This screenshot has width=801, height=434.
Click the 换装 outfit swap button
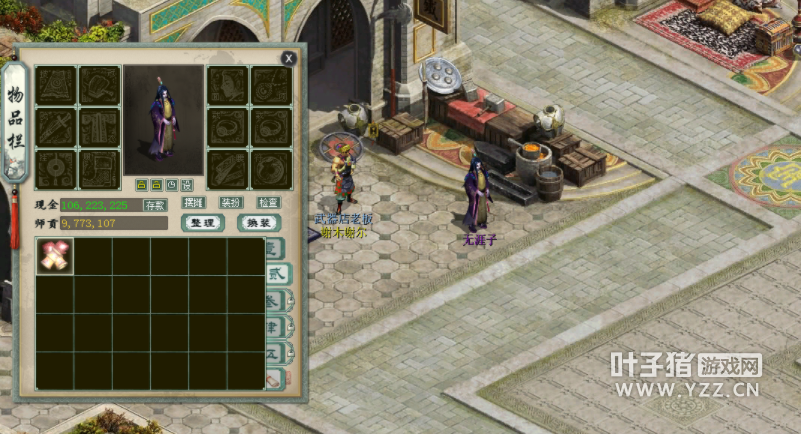pos(258,223)
